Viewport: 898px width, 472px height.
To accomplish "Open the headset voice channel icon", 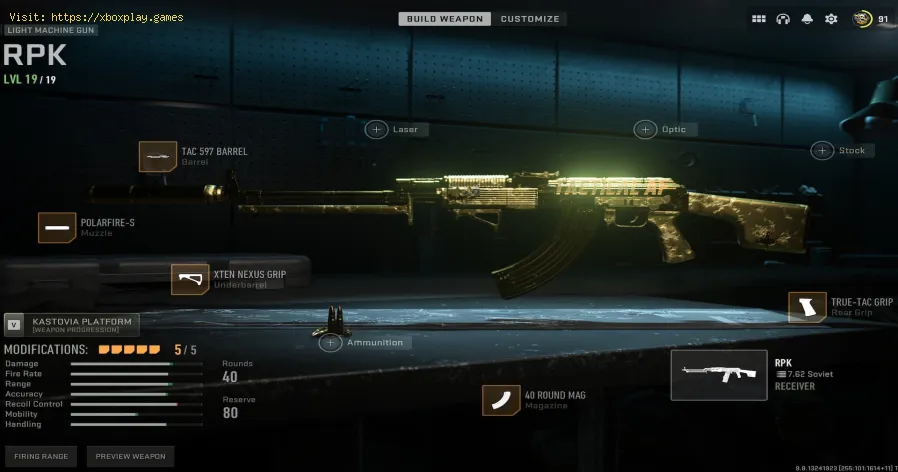I will [784, 19].
